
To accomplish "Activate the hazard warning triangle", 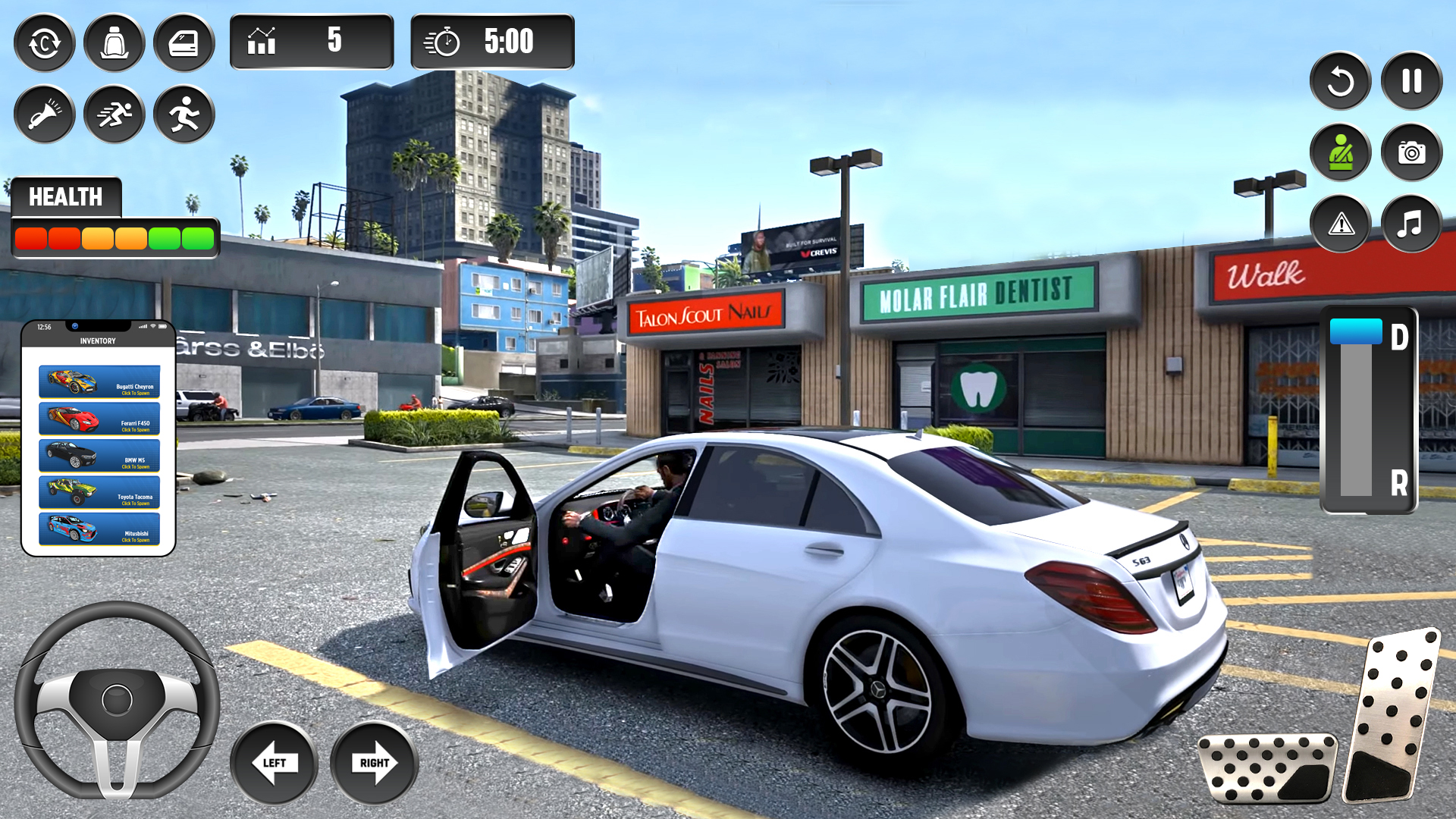I will click(x=1340, y=224).
